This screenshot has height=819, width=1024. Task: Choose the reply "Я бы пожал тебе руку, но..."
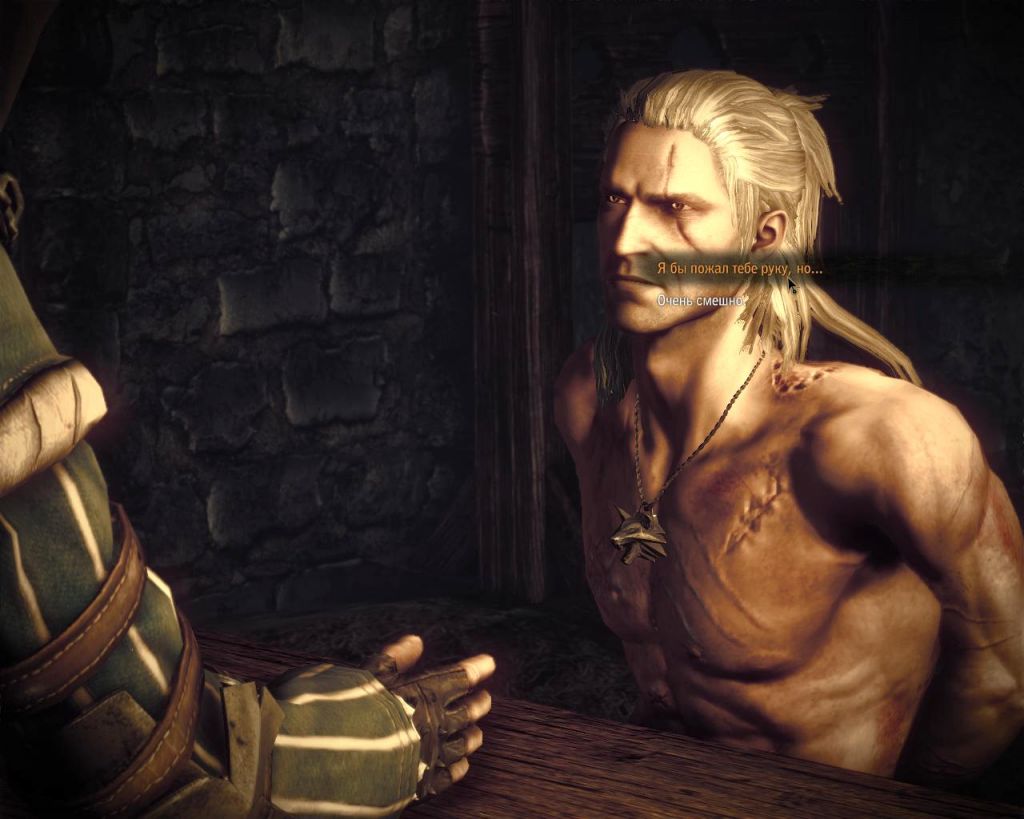point(739,269)
